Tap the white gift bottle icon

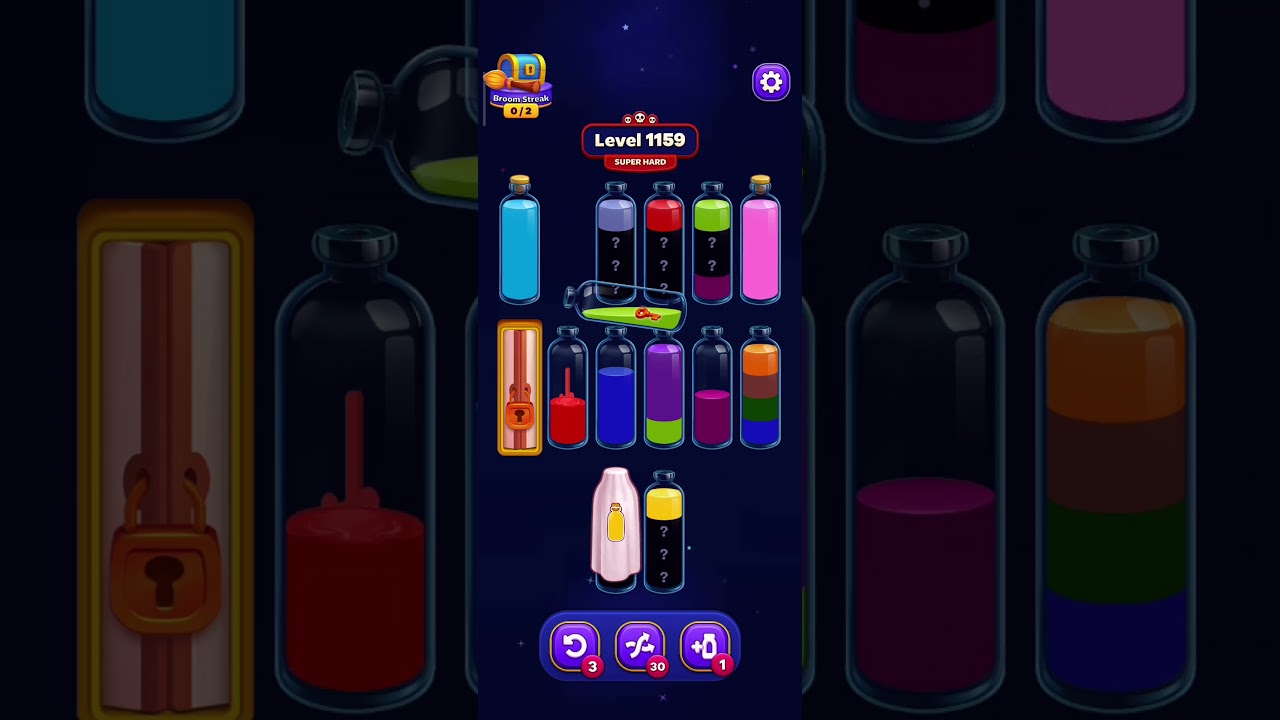(x=616, y=525)
